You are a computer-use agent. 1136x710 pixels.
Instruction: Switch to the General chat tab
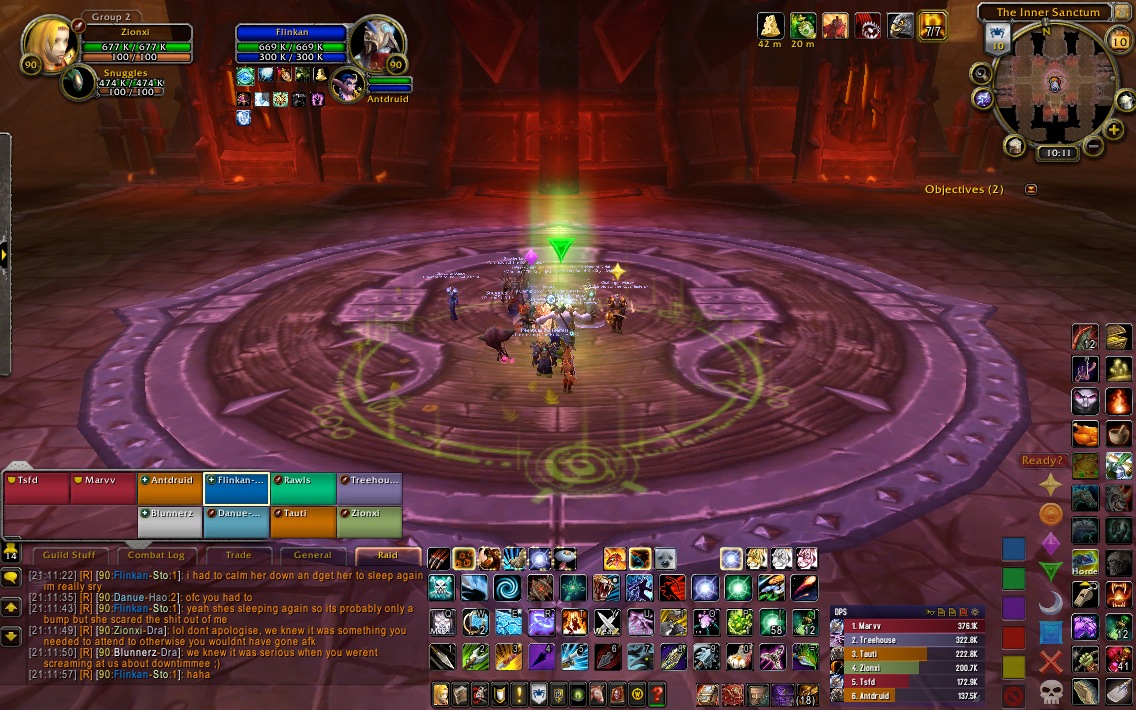coord(313,555)
